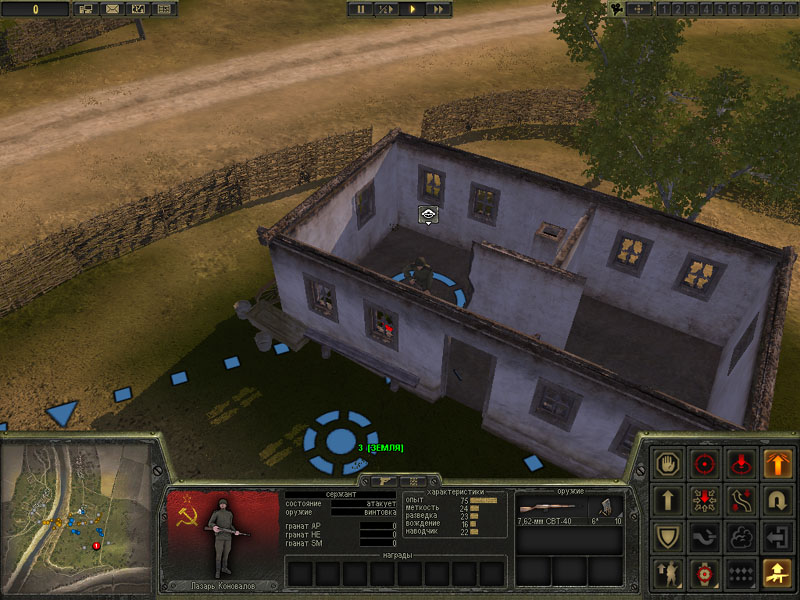Choose the red crosshair attack command
Viewport: 800px width, 600px height.
pyautogui.click(x=704, y=463)
